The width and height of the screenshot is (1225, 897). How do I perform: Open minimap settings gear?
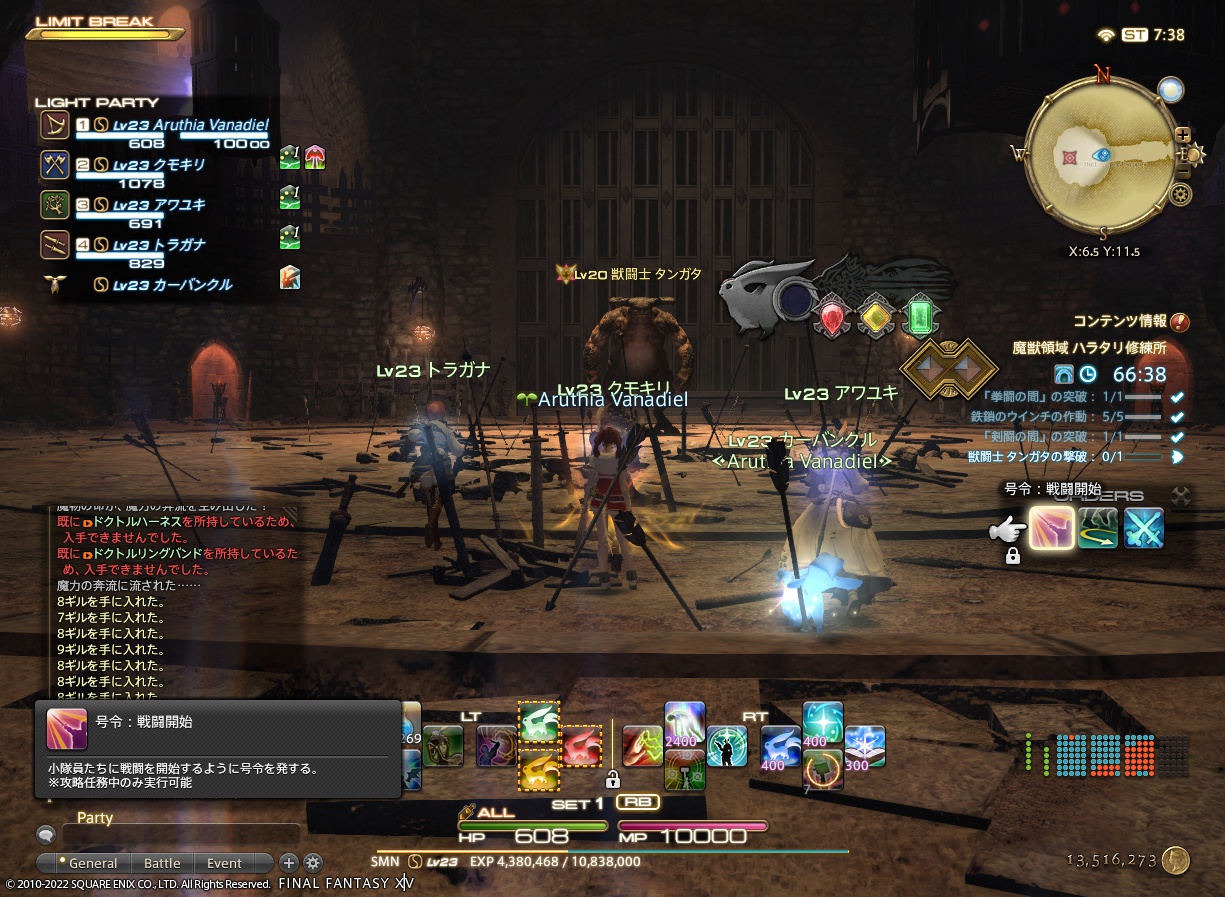1181,194
